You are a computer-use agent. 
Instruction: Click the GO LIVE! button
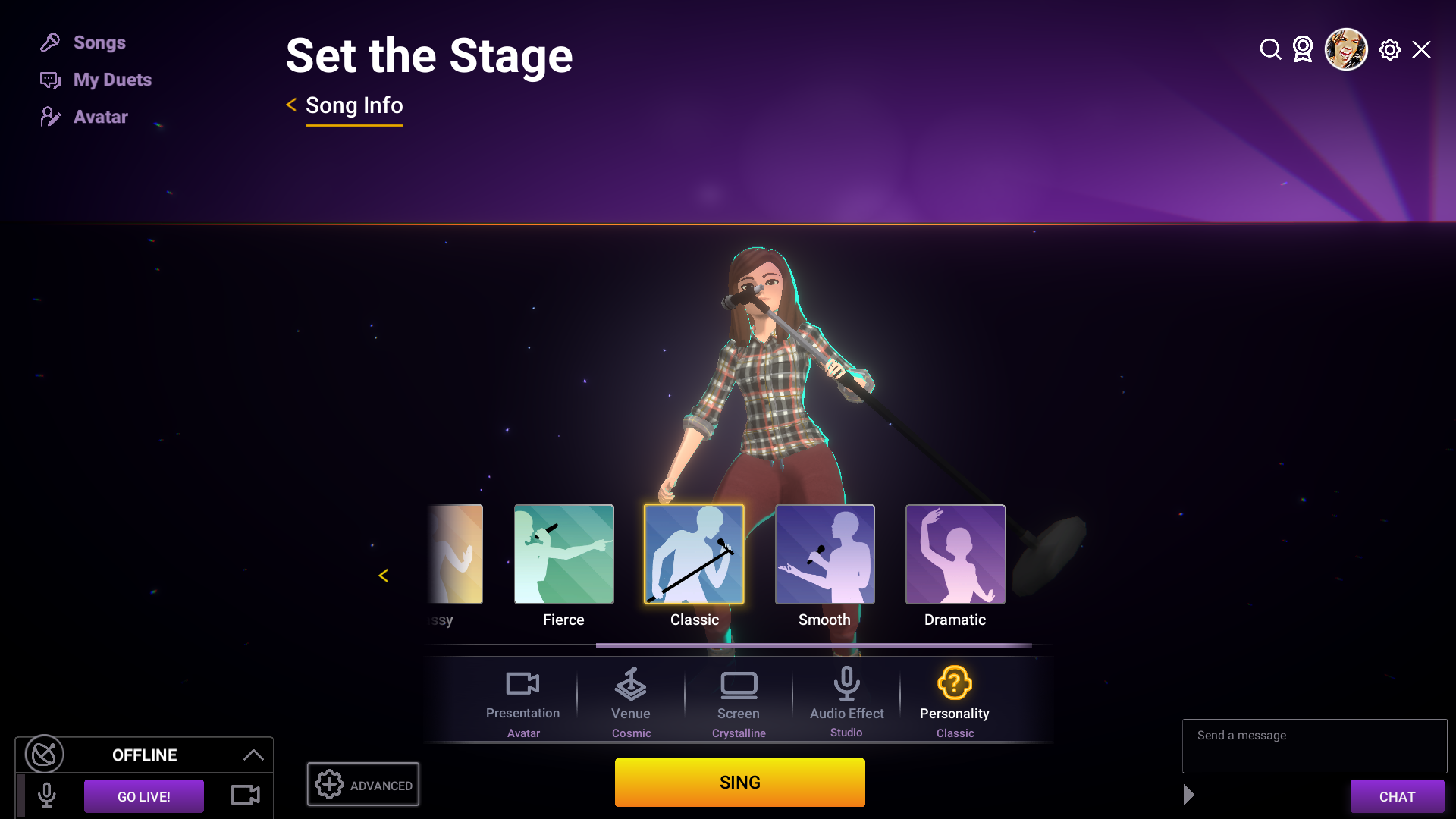tap(144, 796)
